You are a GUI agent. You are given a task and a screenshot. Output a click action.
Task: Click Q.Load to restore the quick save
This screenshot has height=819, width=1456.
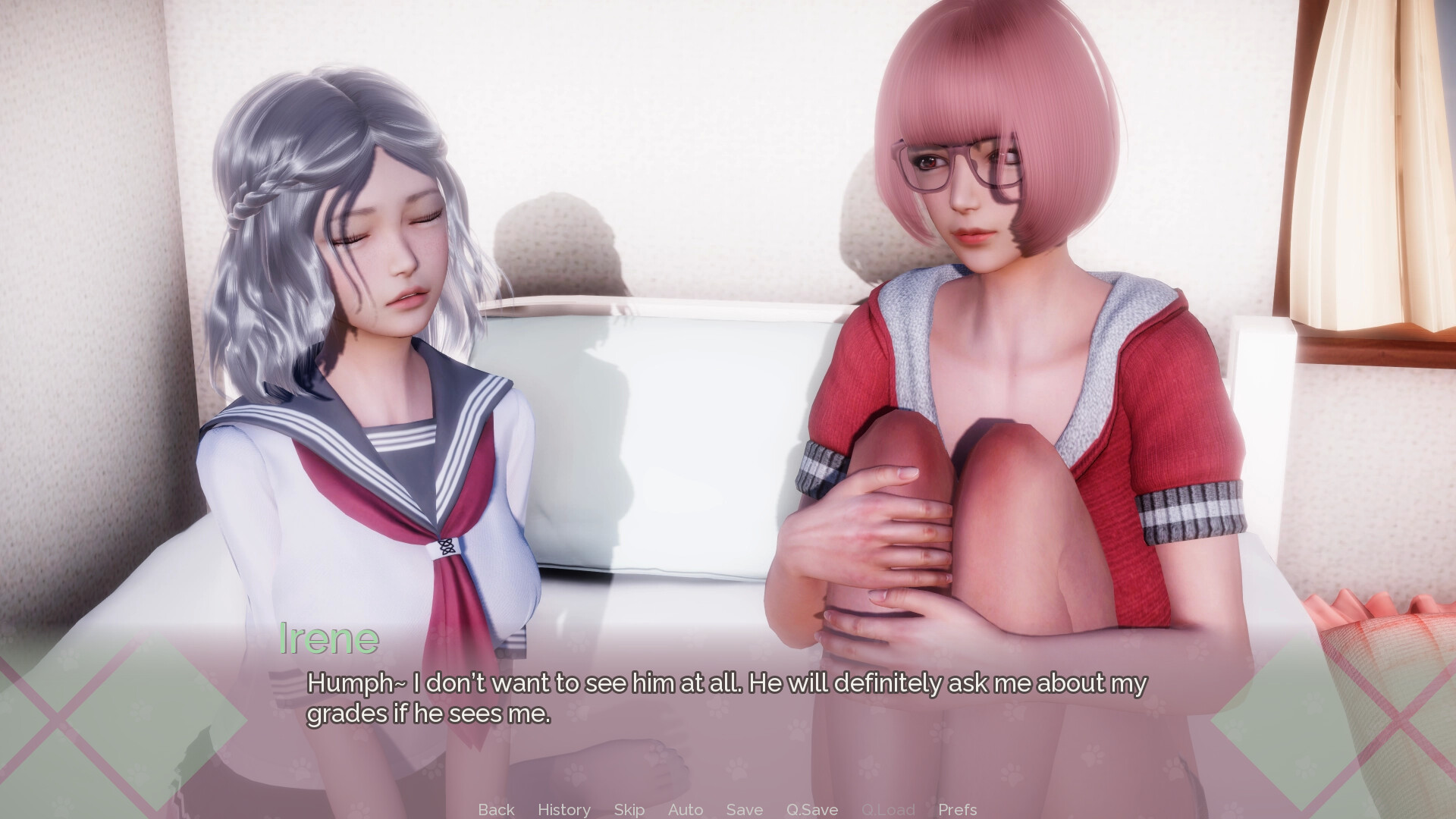click(889, 809)
